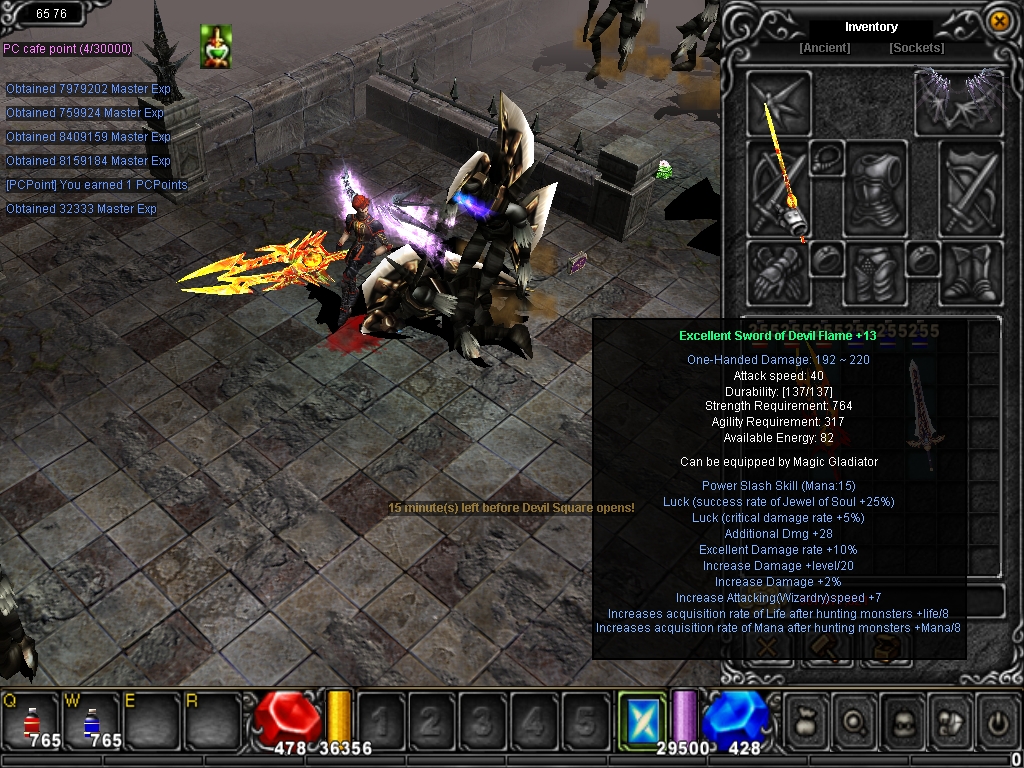This screenshot has height=768, width=1024.
Task: Close the Inventory window
Action: click(x=998, y=20)
